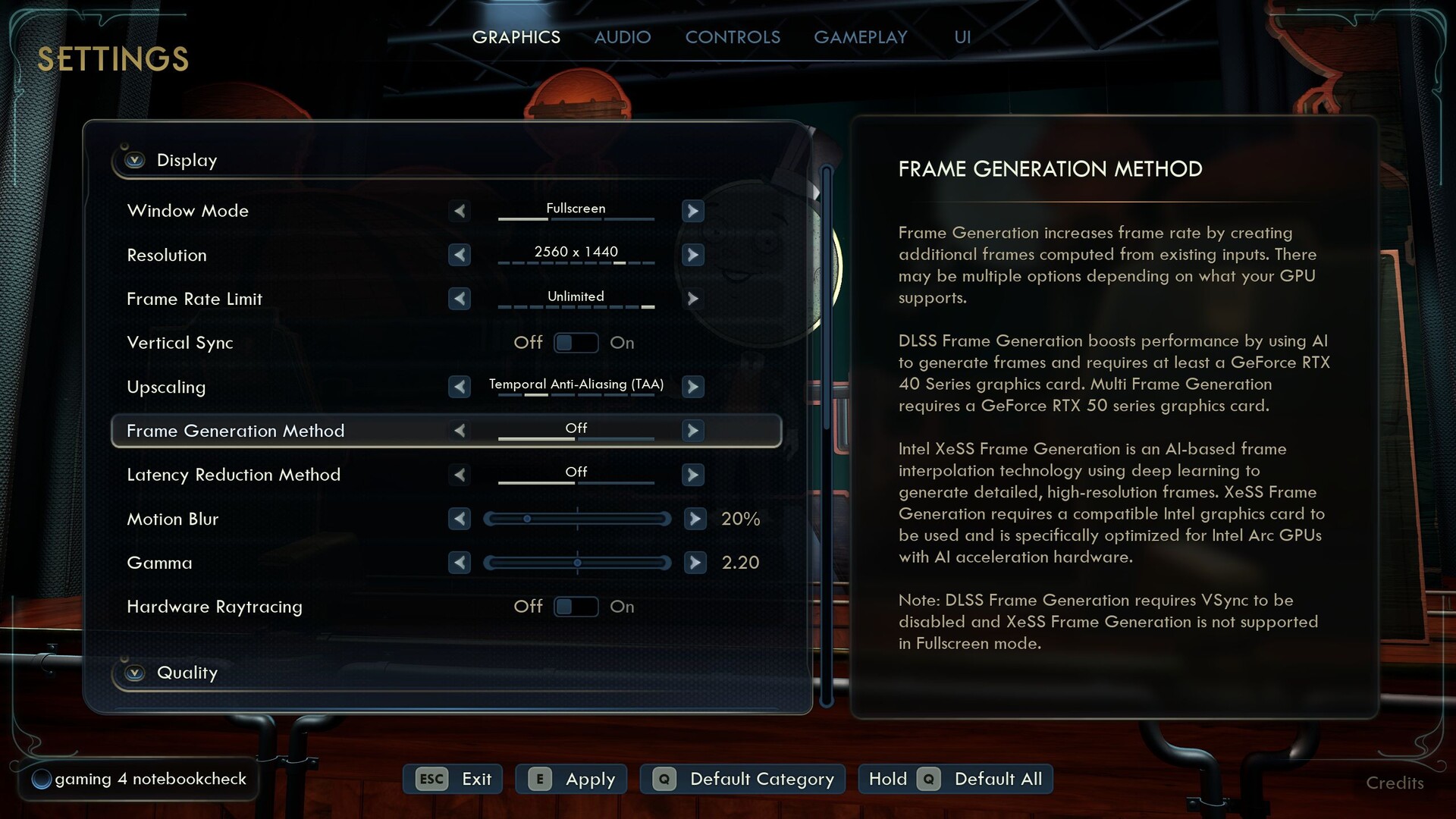The height and width of the screenshot is (819, 1456).
Task: Reset with Default Category button
Action: [743, 779]
